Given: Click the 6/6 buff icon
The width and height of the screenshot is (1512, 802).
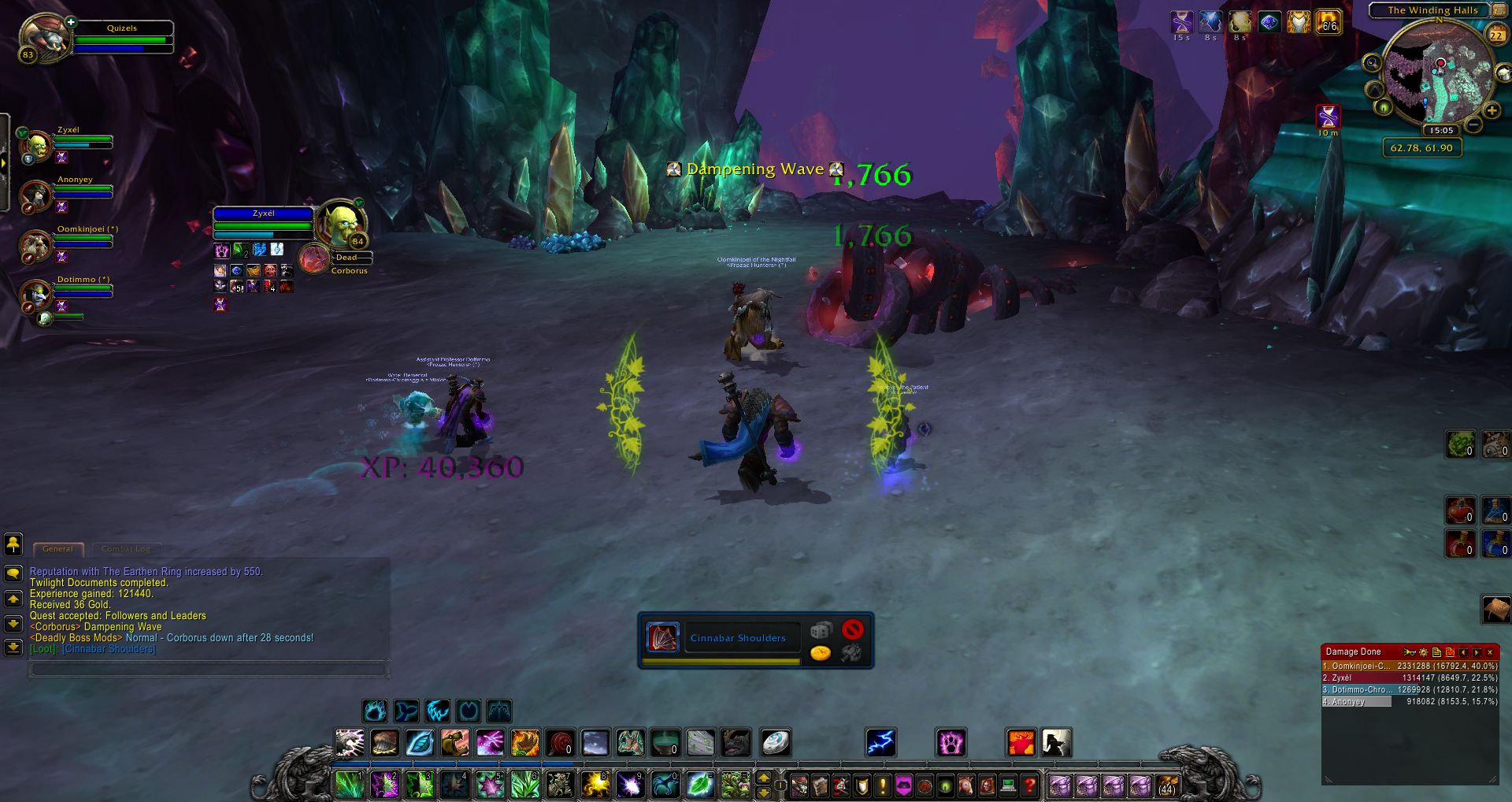Looking at the screenshot, I should (x=1329, y=22).
